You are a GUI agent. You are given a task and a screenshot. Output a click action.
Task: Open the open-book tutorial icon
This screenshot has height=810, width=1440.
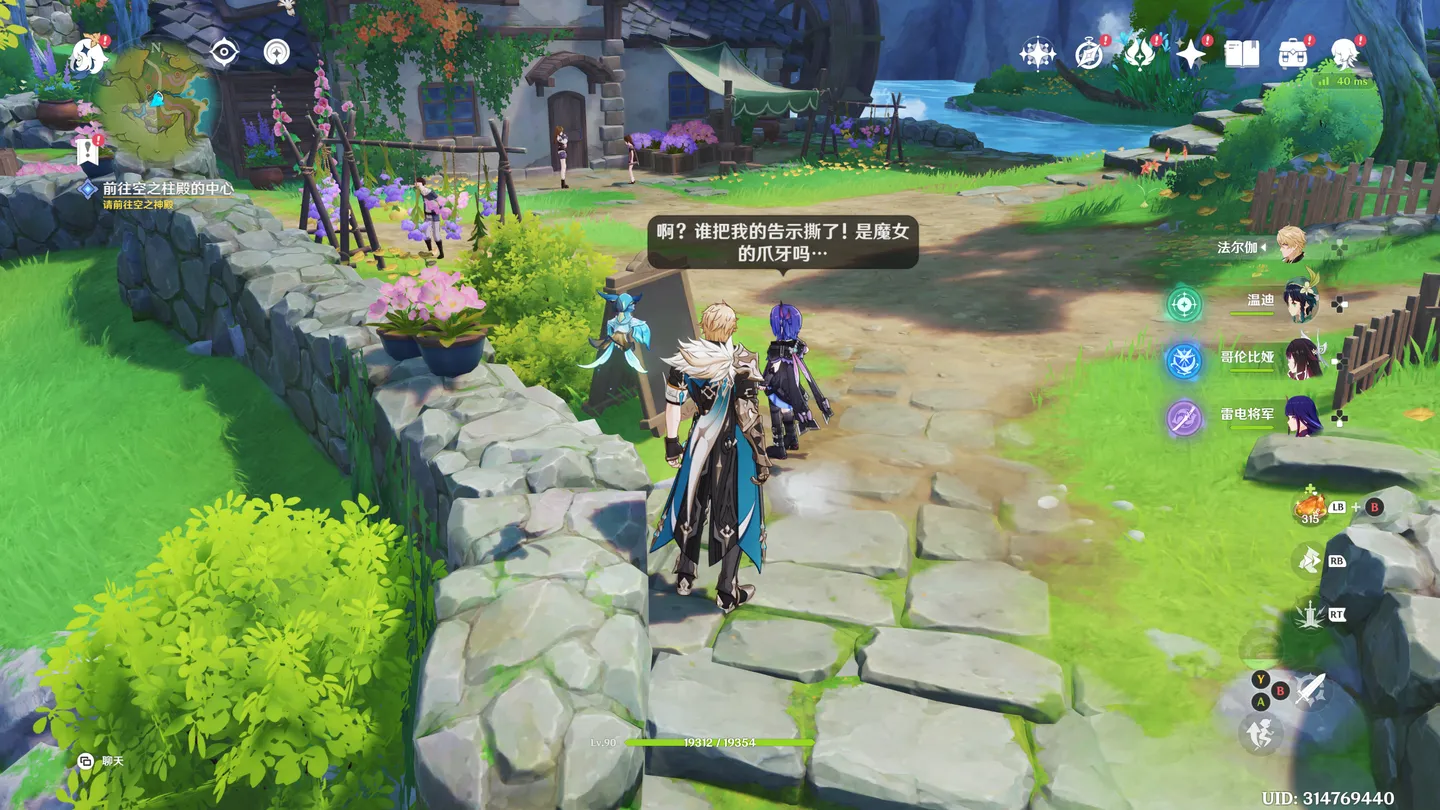click(x=1241, y=54)
